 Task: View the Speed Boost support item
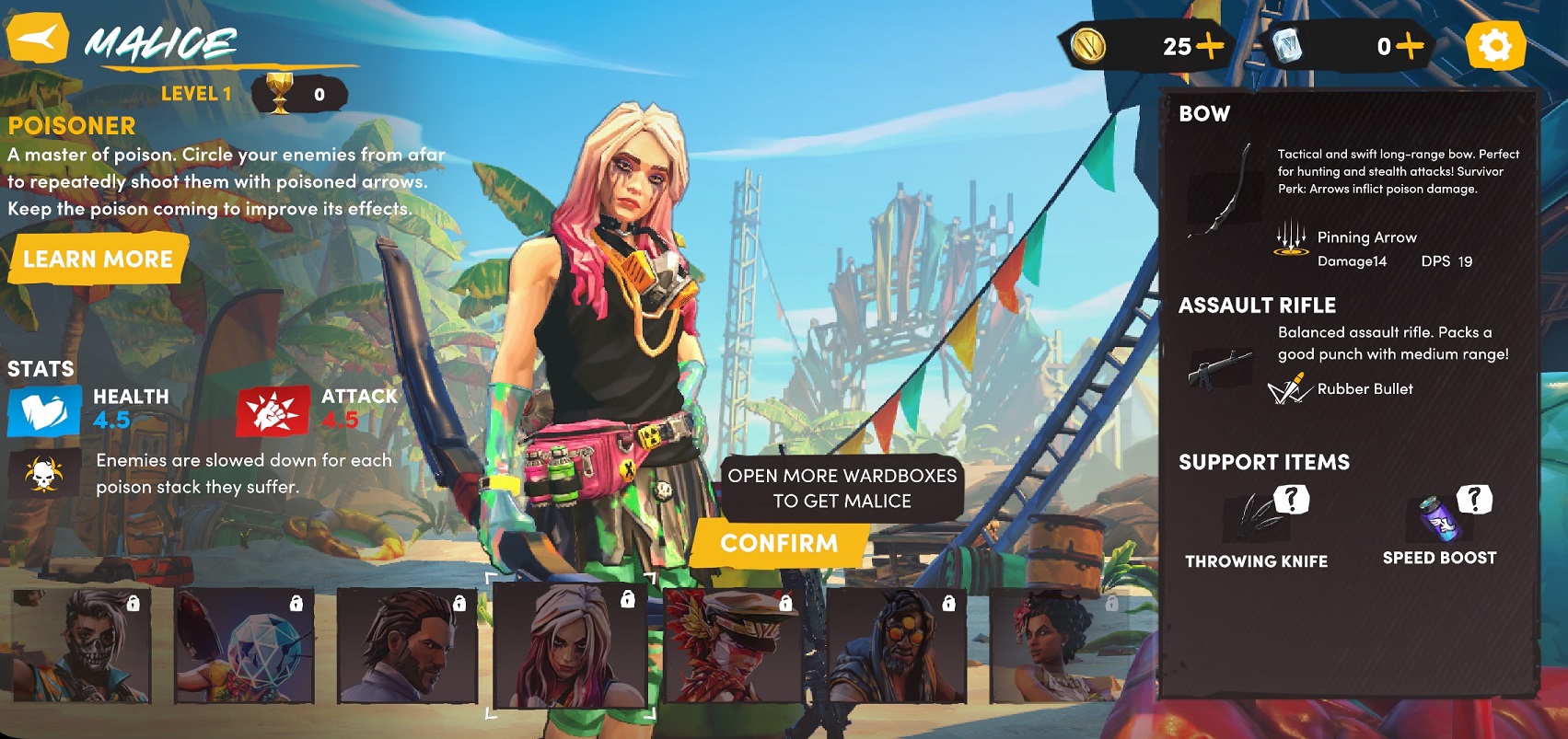pyautogui.click(x=1439, y=516)
